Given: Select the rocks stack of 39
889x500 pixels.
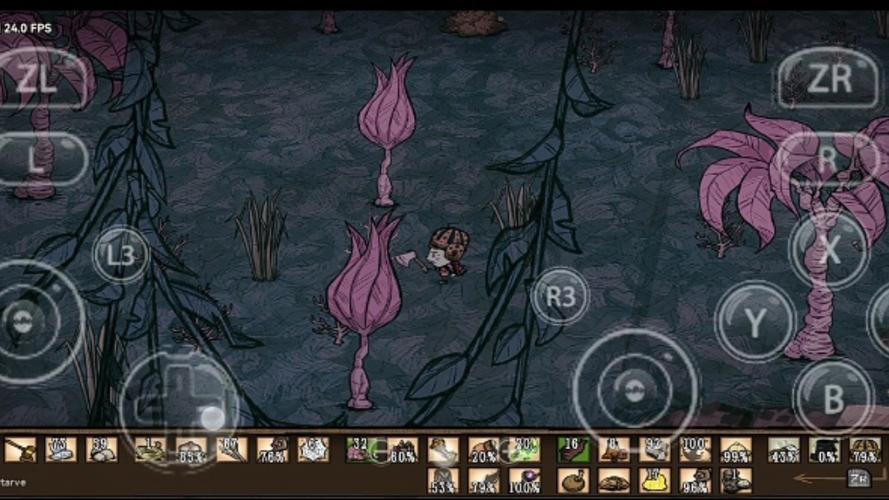Looking at the screenshot, I should tap(101, 450).
